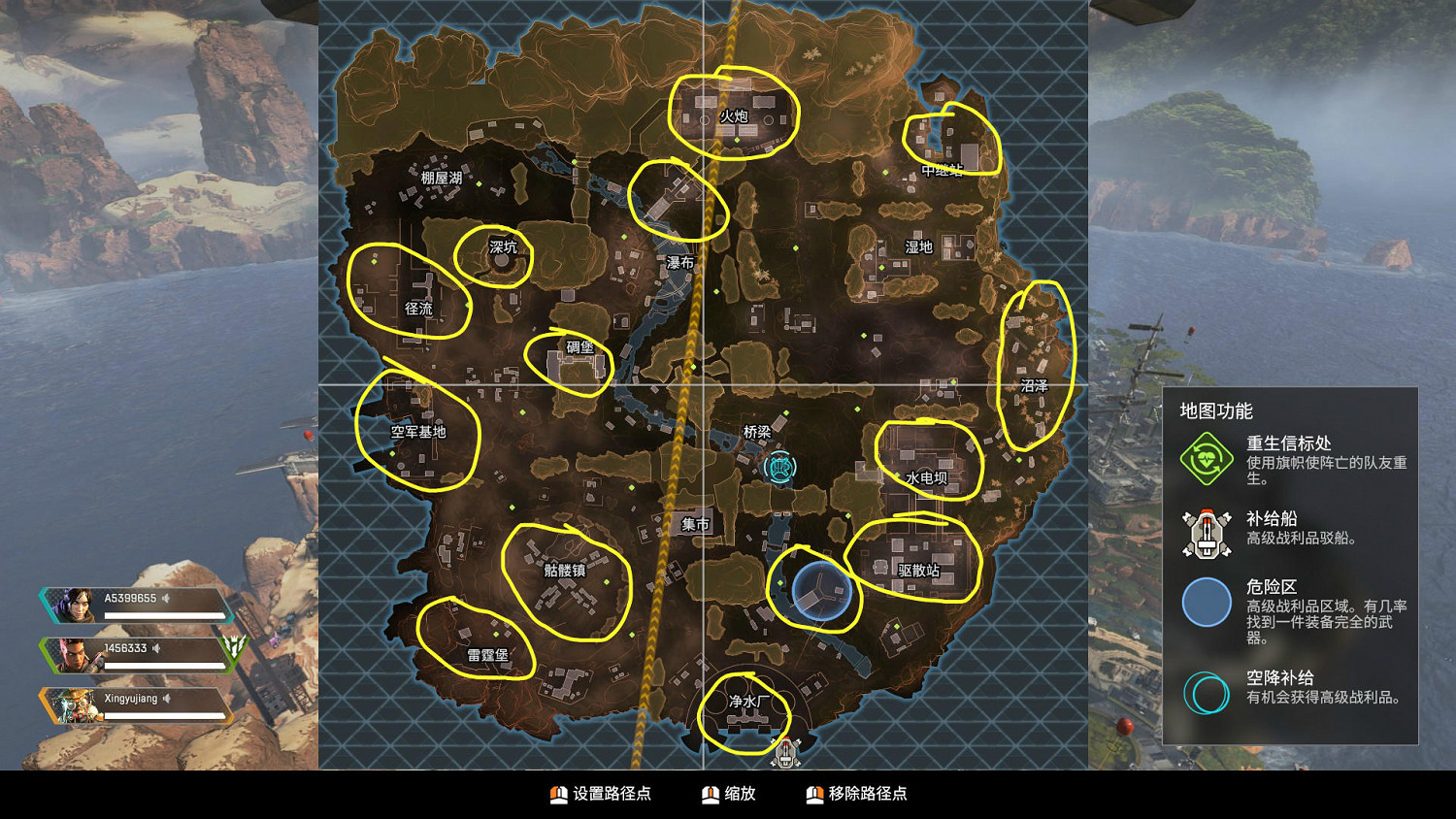1456x819 pixels.
Task: Click the green squad rank badge beside 1456333
Action: click(233, 653)
